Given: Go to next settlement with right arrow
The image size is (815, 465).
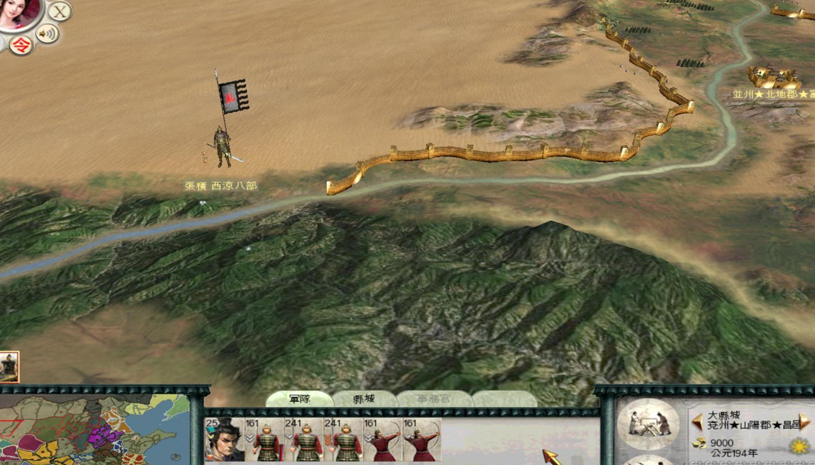Looking at the screenshot, I should (804, 423).
